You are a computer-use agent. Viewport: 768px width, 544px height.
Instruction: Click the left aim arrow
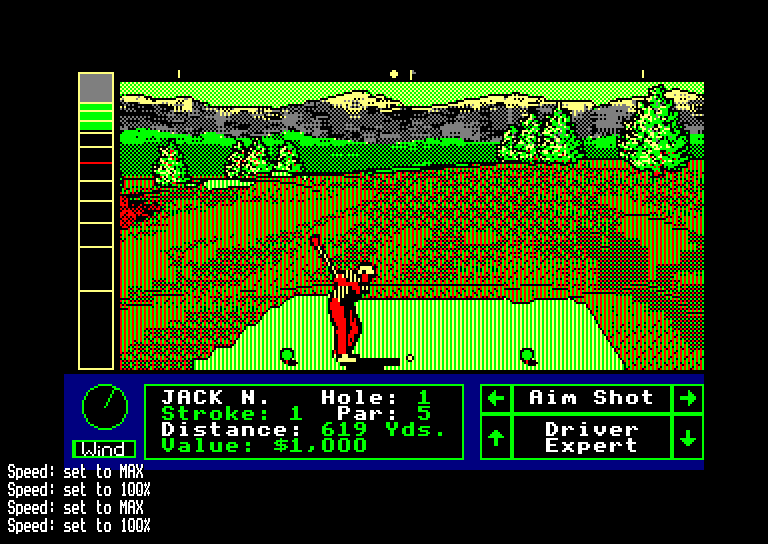(x=495, y=398)
